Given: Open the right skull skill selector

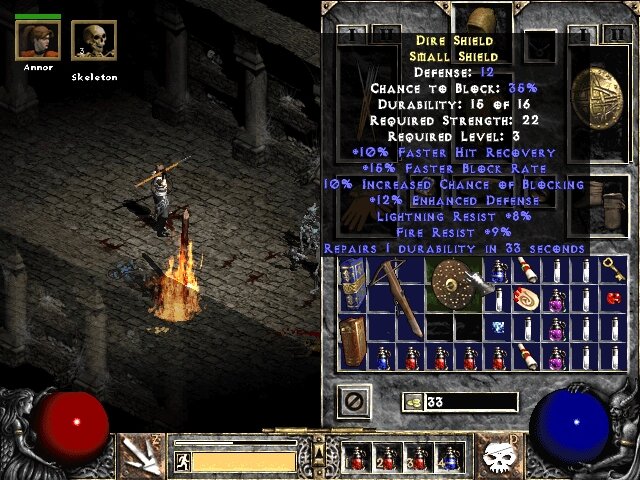Looking at the screenshot, I should (x=499, y=455).
